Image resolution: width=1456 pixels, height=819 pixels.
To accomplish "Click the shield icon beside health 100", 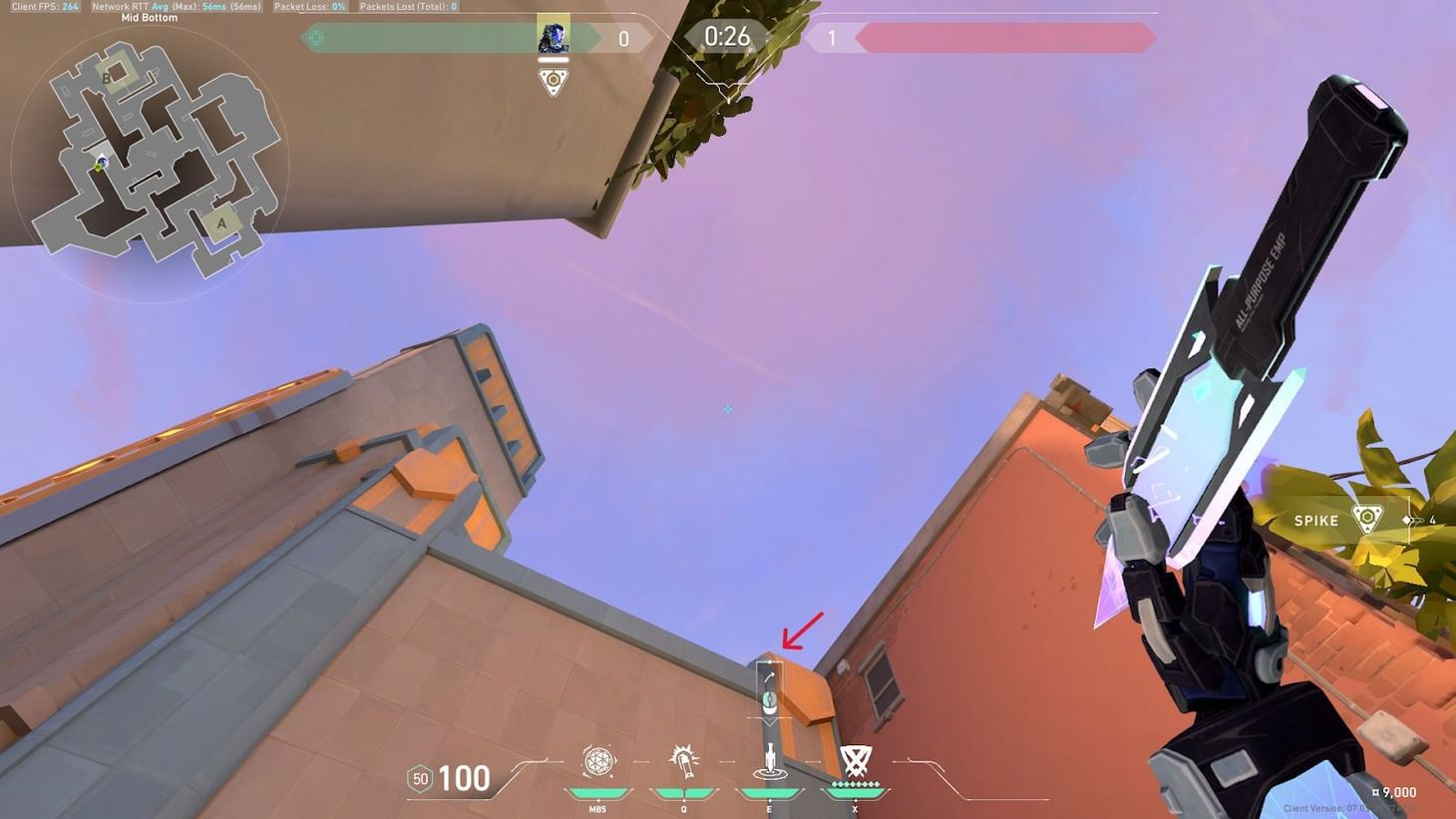I will [x=419, y=778].
